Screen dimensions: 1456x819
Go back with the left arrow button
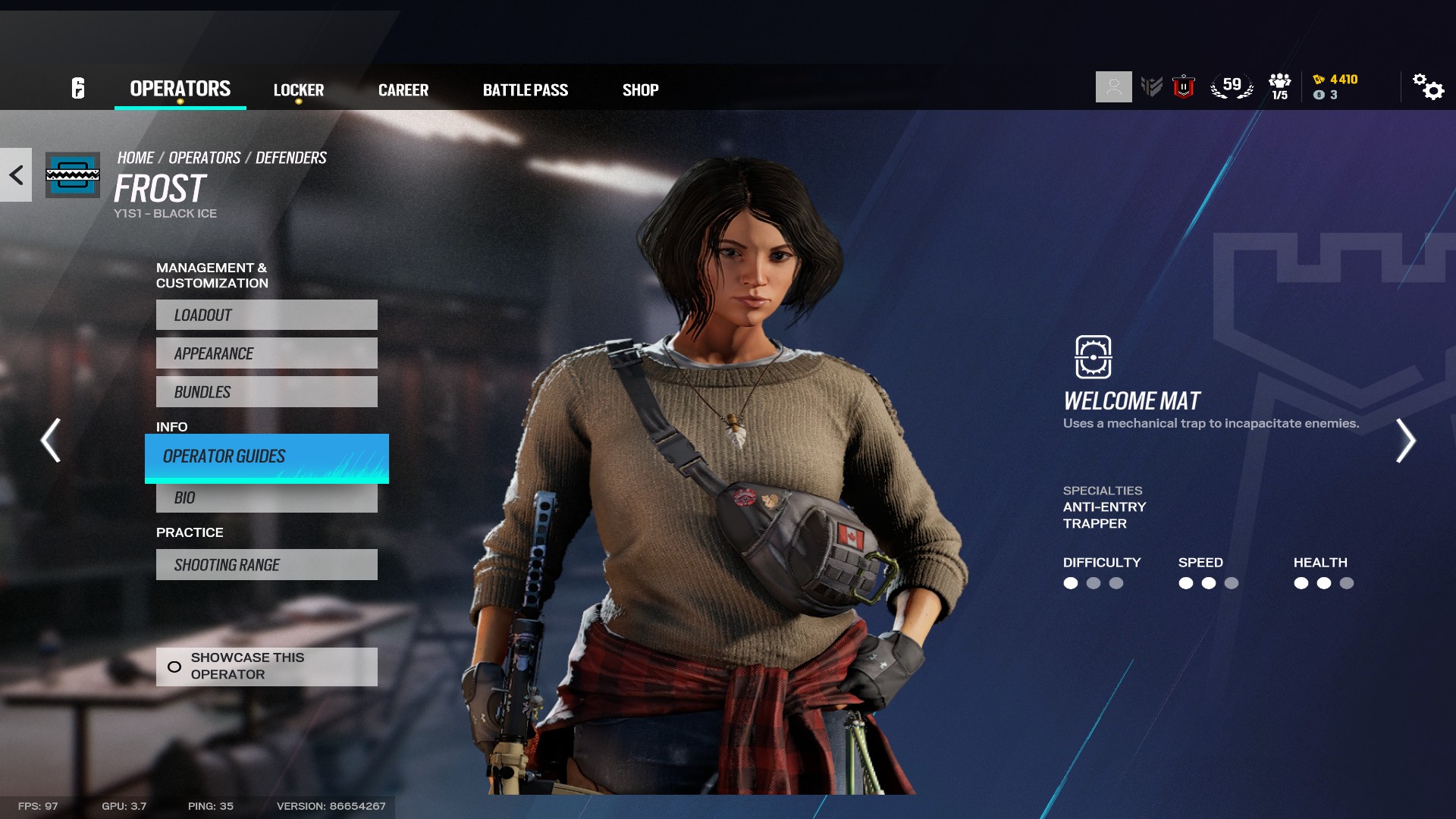click(x=16, y=175)
